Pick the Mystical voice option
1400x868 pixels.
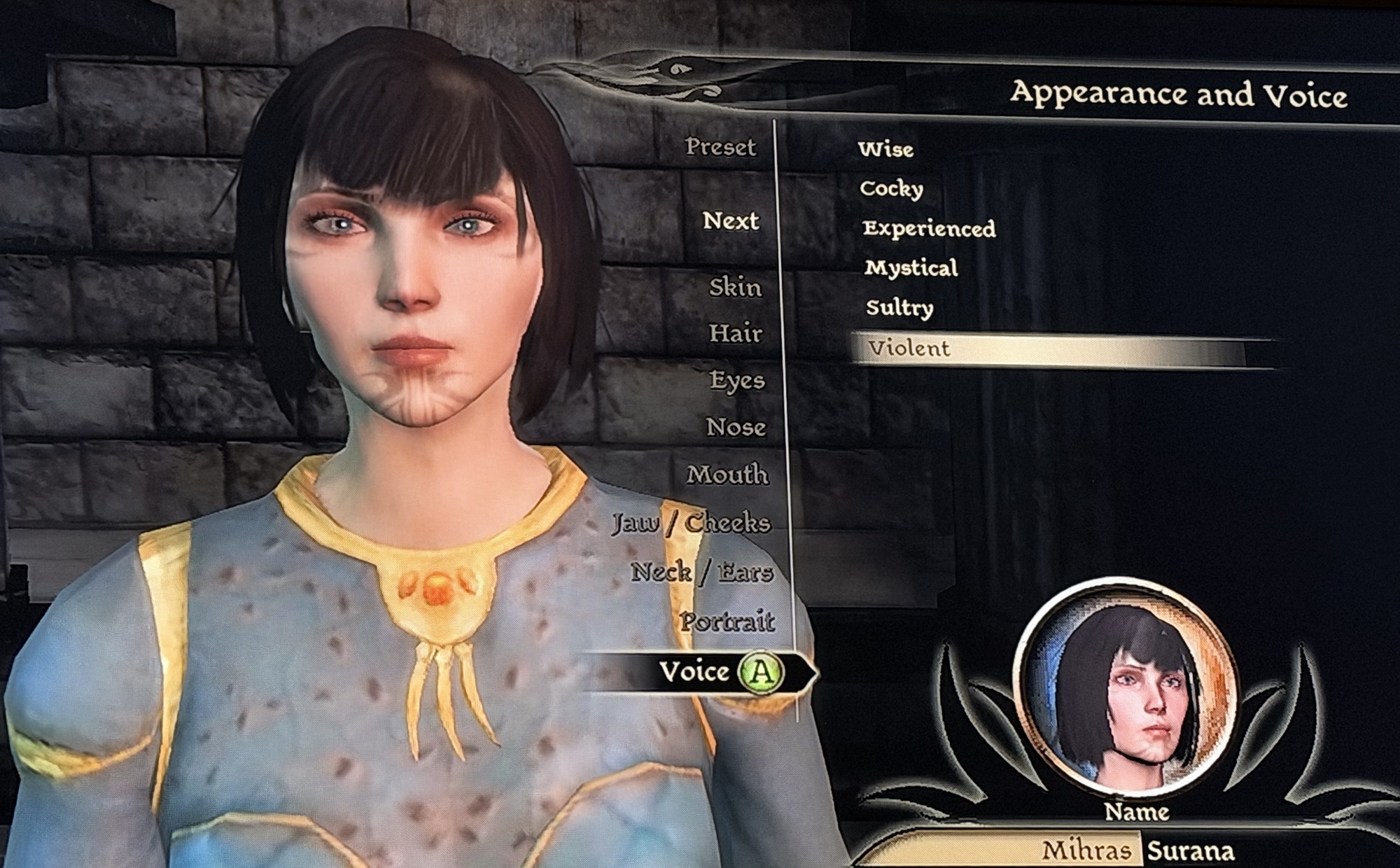pyautogui.click(x=911, y=268)
